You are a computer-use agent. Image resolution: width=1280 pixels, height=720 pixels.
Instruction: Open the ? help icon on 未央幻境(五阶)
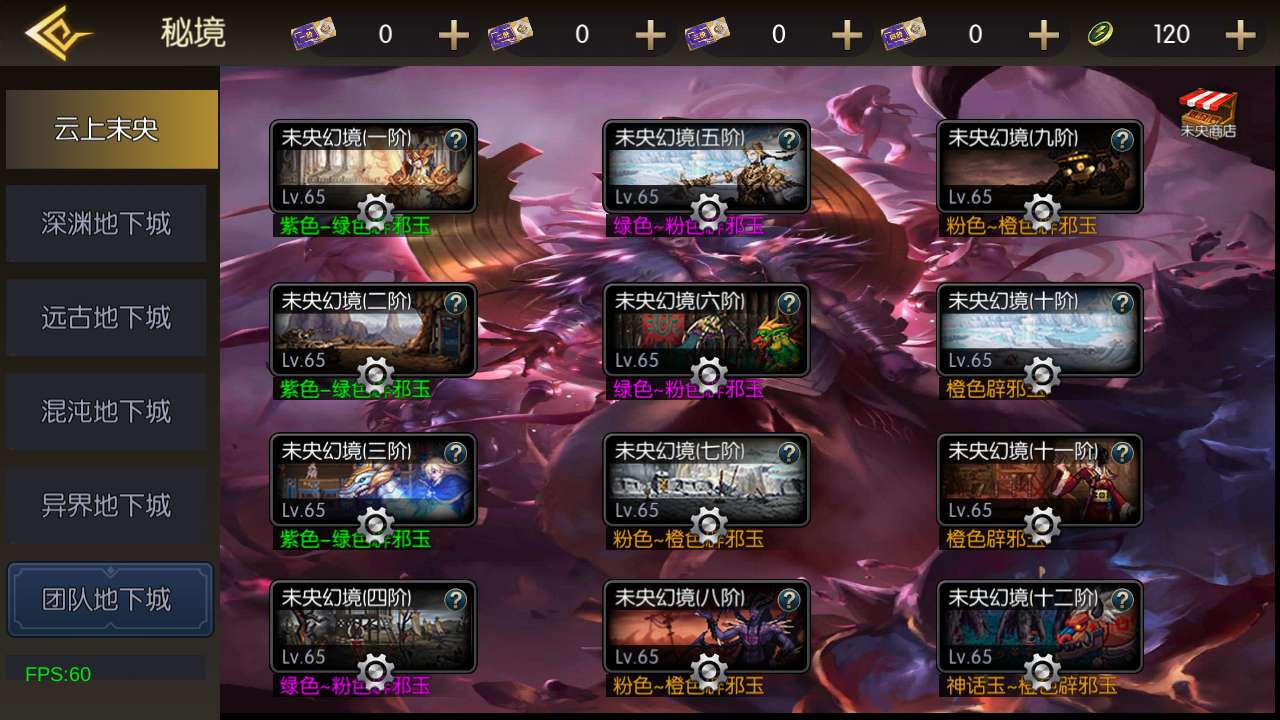(791, 140)
